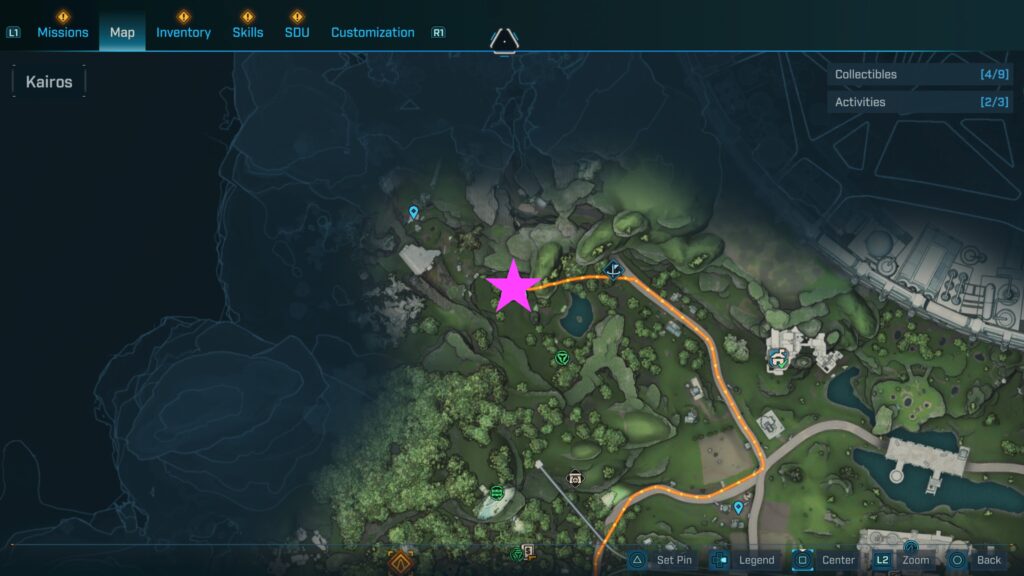Expand the Collectibles tracker row
Screen dimensions: 1024x576
(921, 74)
